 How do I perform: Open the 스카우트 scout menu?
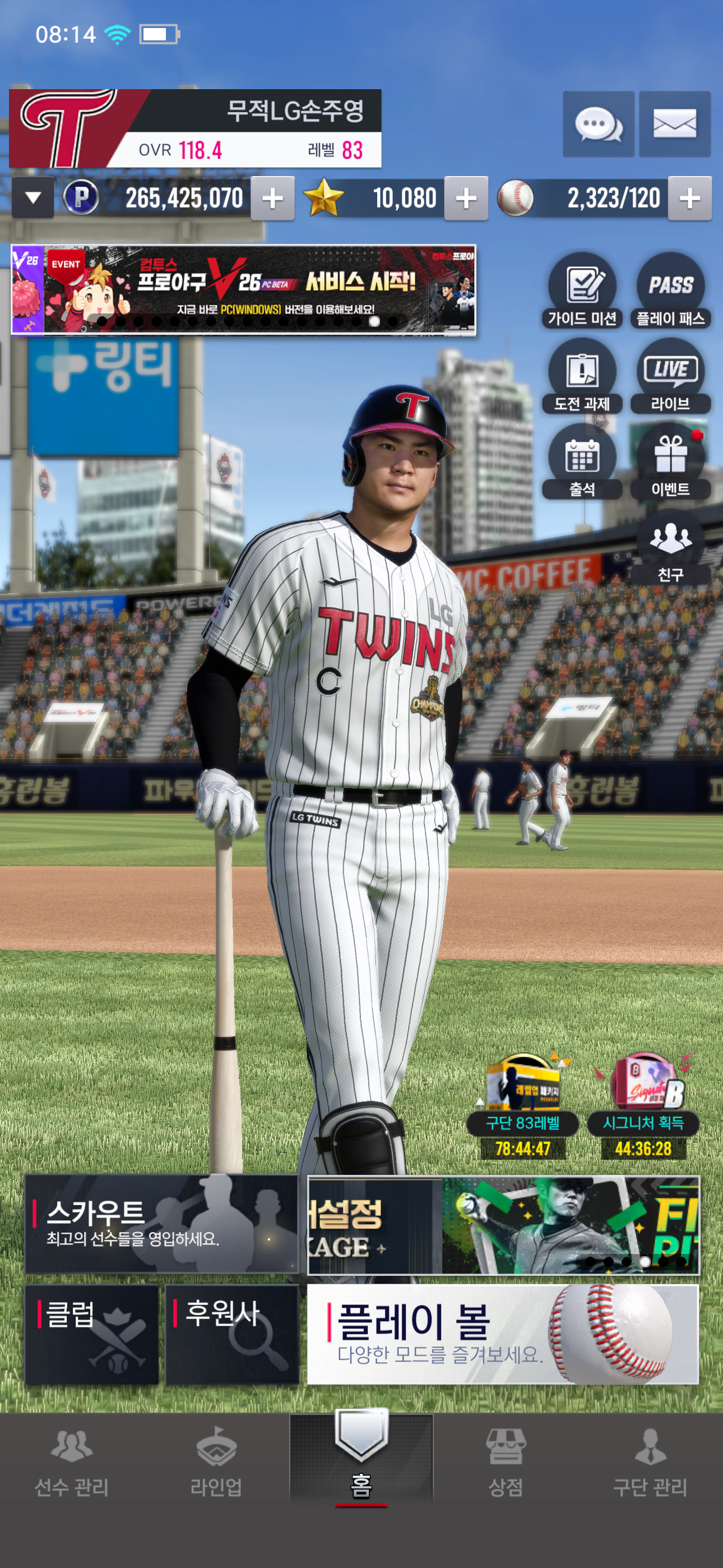point(161,1224)
